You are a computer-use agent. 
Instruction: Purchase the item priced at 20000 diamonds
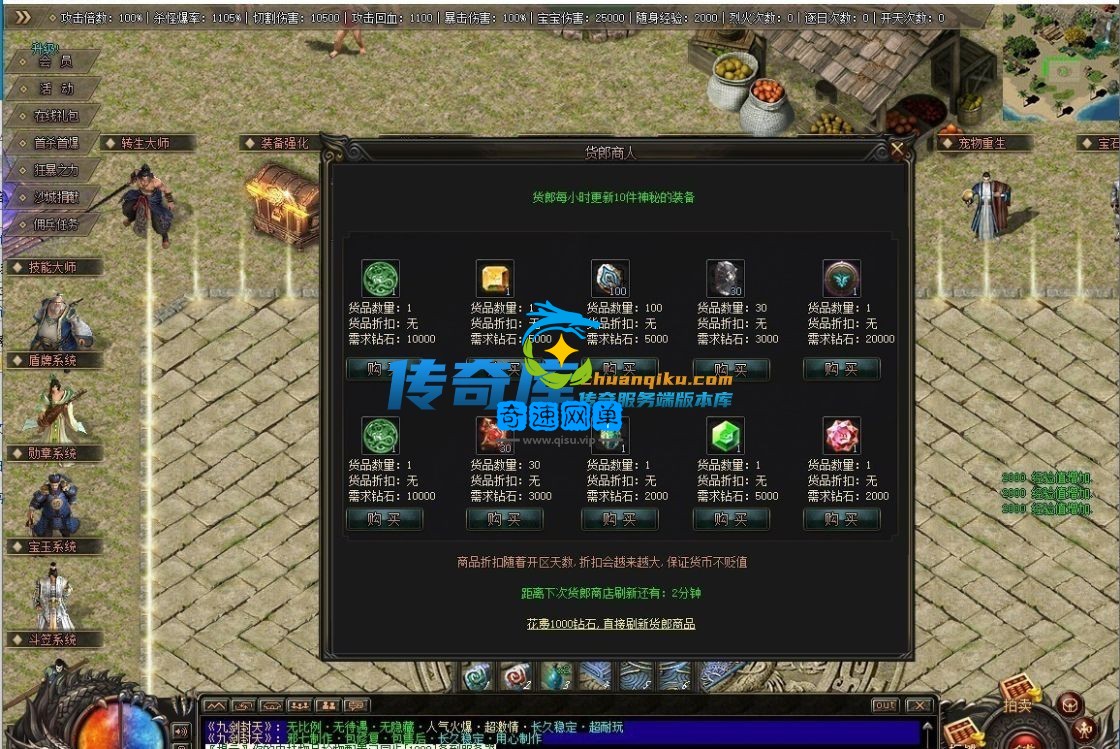pyautogui.click(x=841, y=369)
